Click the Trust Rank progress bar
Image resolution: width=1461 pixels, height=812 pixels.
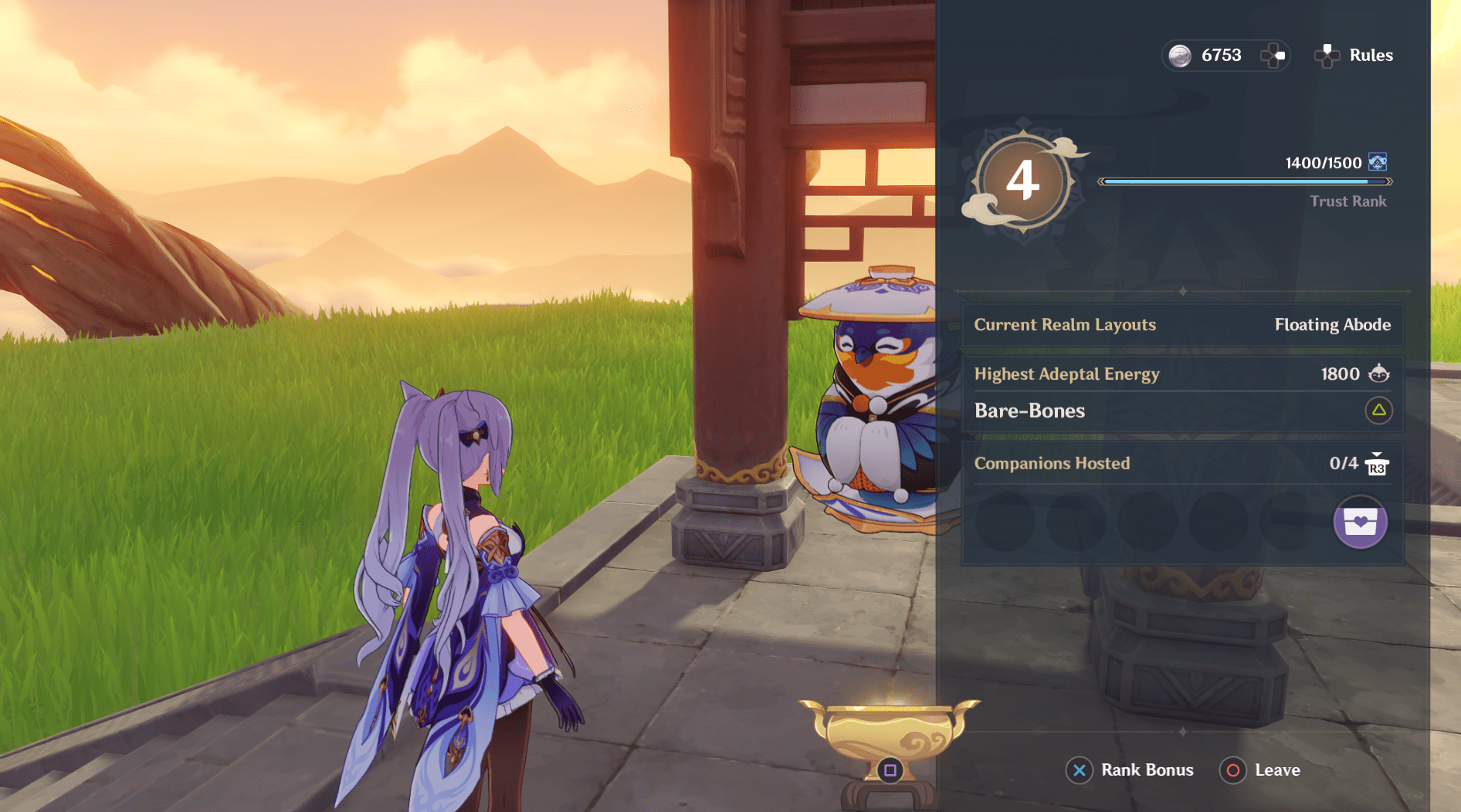pyautogui.click(x=1247, y=182)
